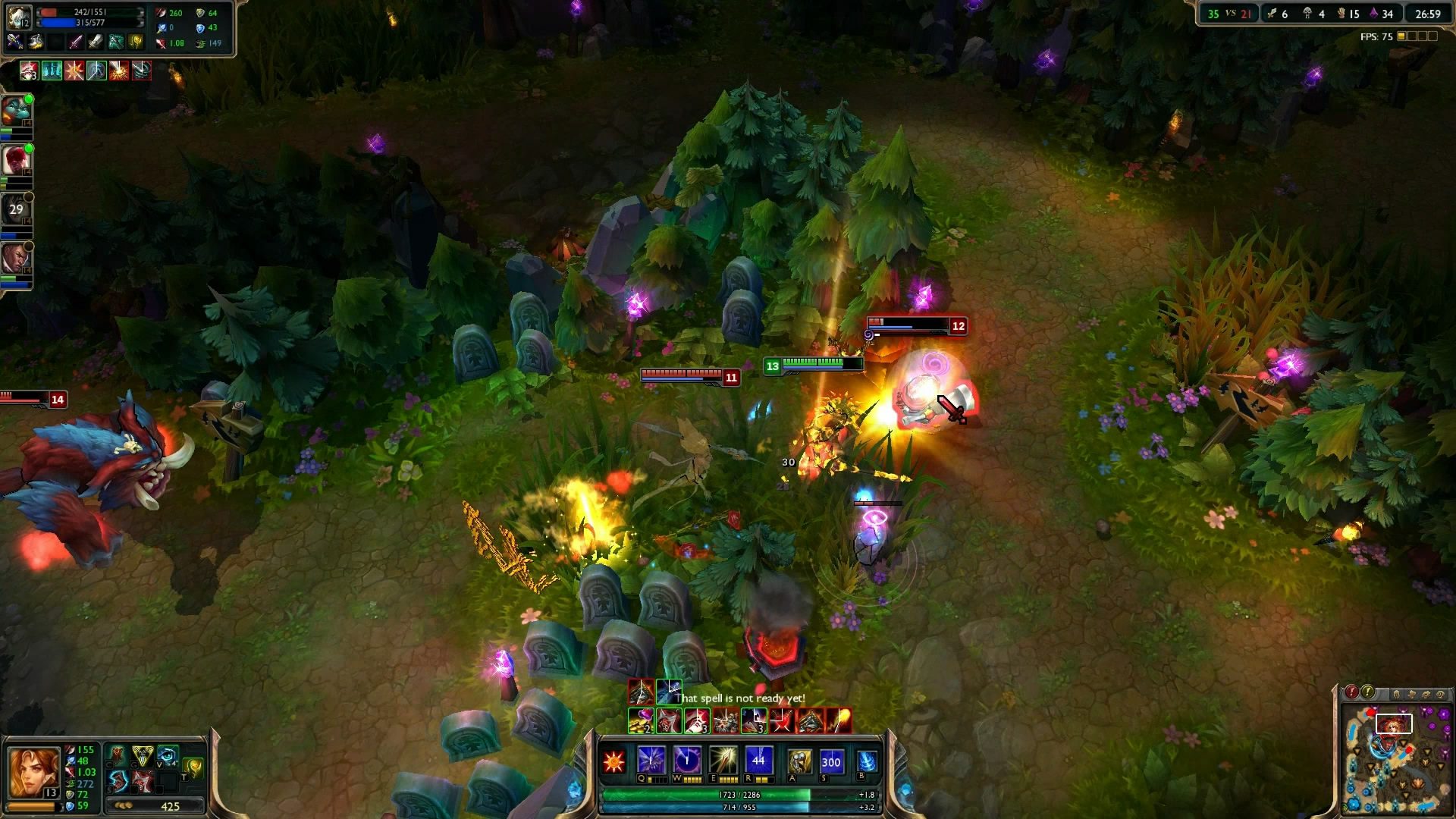Click the red cape item in slot C

pyautogui.click(x=118, y=755)
